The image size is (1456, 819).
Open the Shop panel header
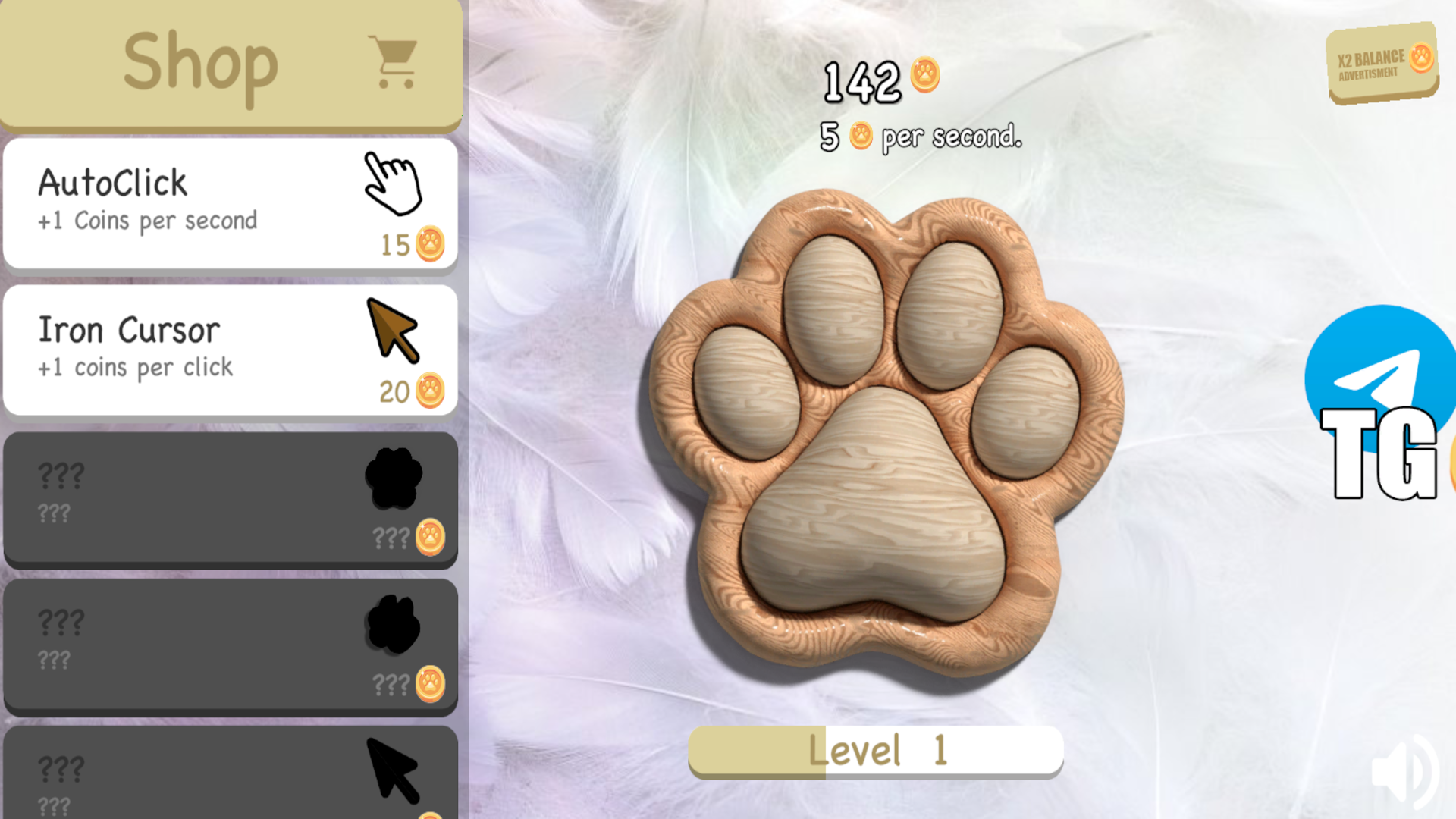point(201,62)
